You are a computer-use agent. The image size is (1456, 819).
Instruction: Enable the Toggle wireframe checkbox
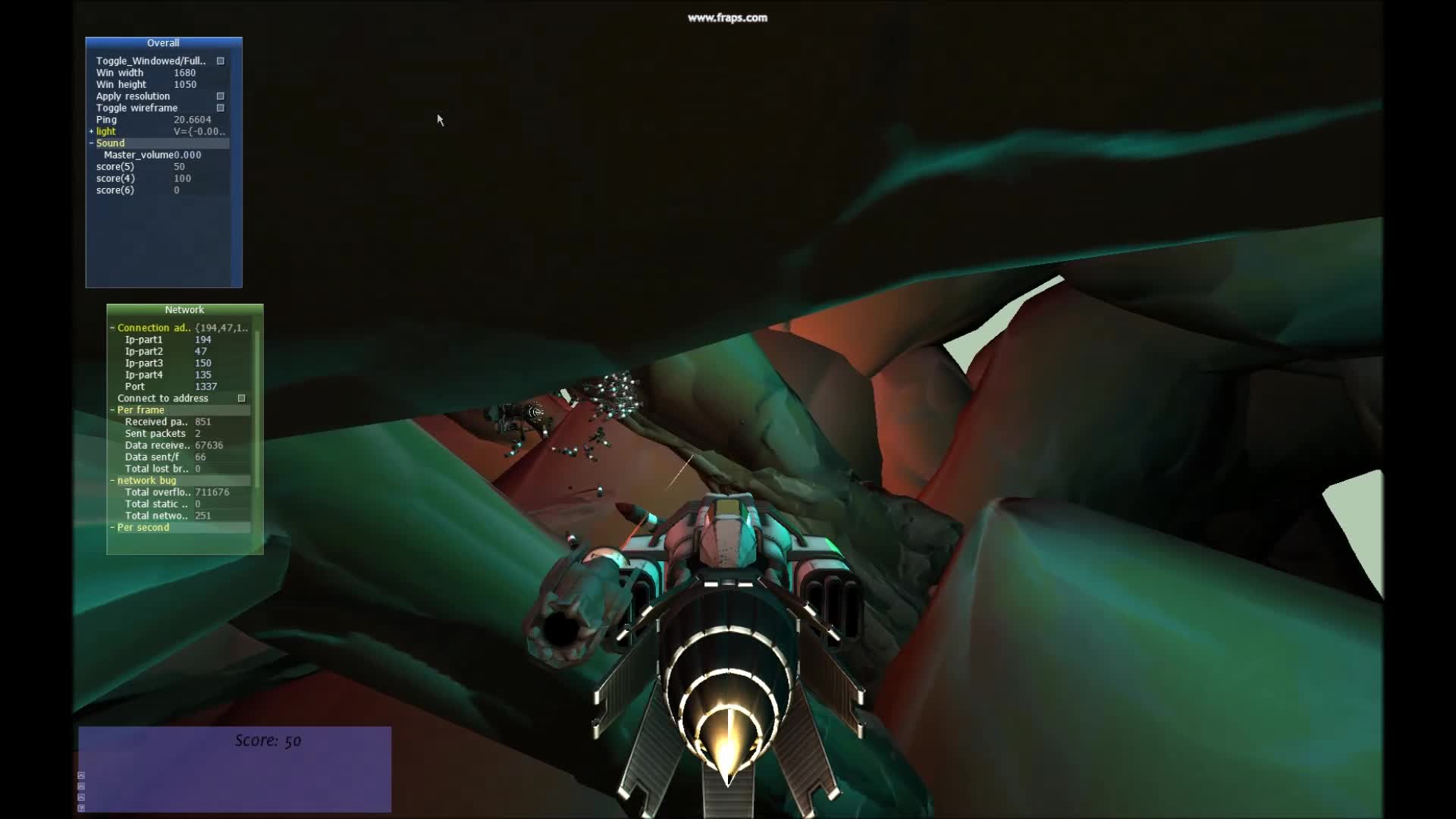tap(220, 108)
